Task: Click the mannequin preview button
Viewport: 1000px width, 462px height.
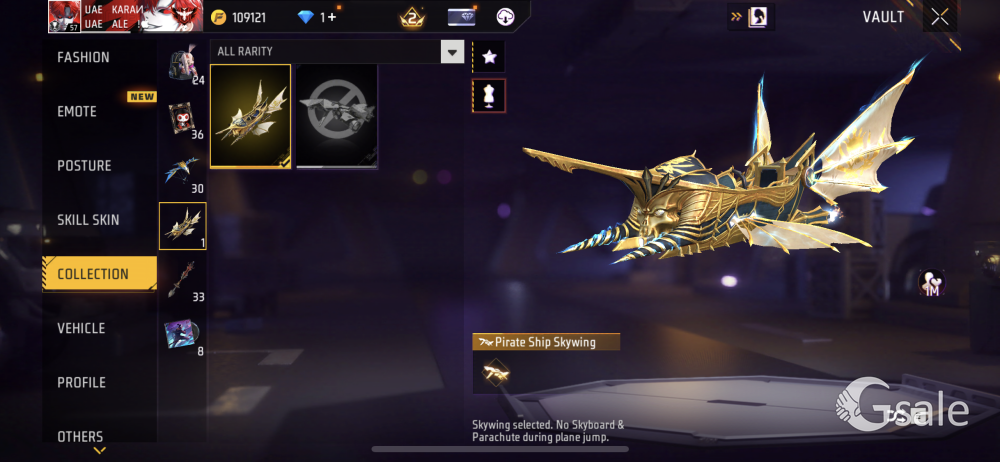Action: pos(489,96)
